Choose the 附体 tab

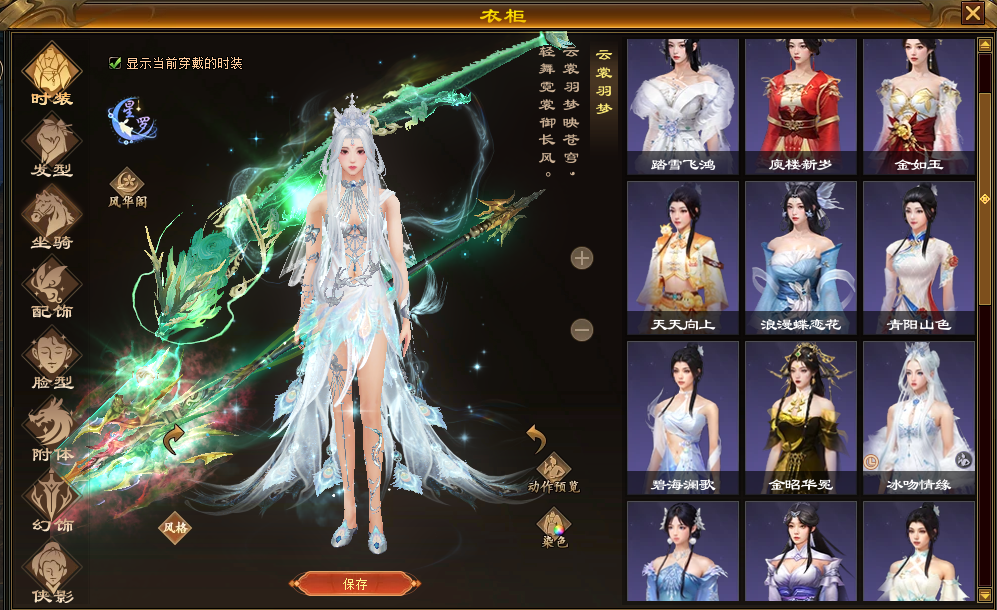coord(51,427)
